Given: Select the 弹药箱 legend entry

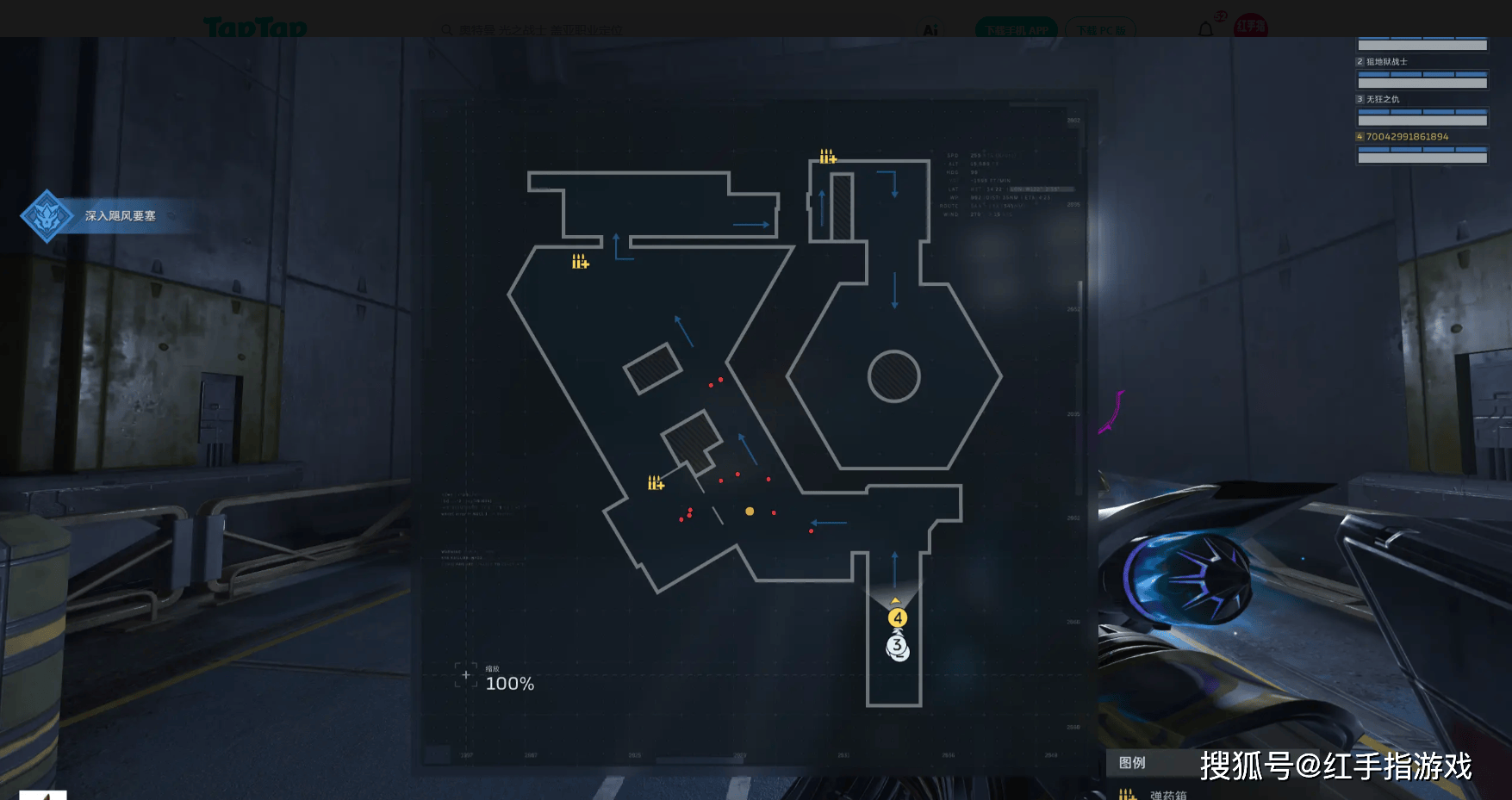Looking at the screenshot, I should pos(1167,795).
